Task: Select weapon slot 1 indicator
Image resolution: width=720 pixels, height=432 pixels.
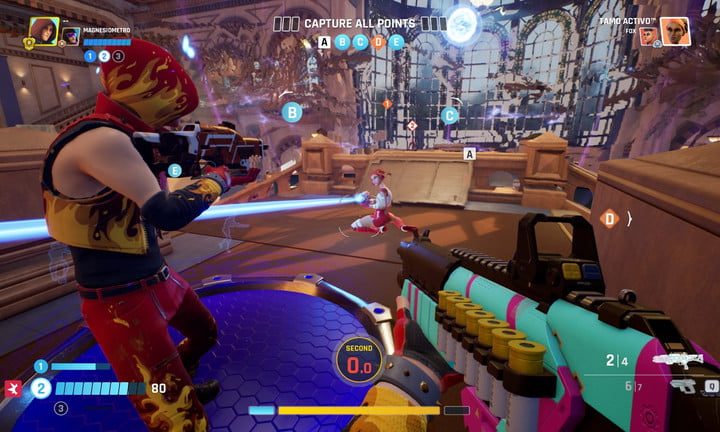Action: pos(41,367)
